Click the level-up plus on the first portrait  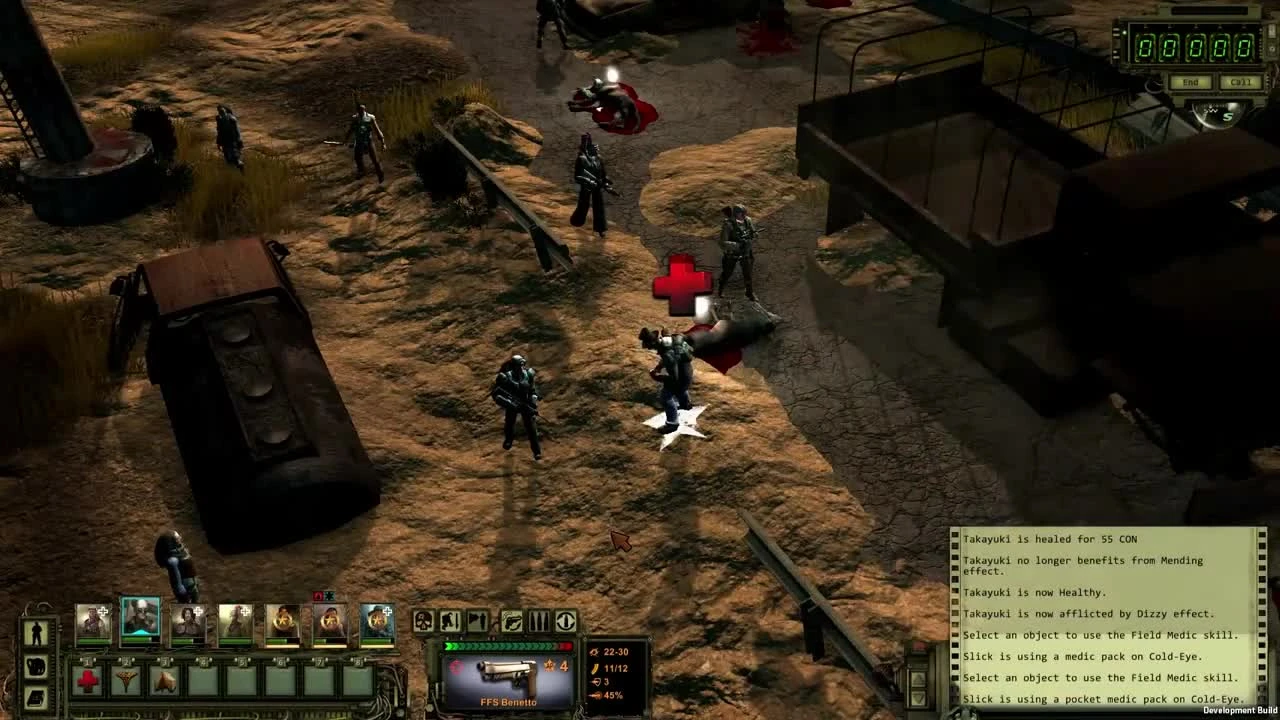(x=102, y=610)
